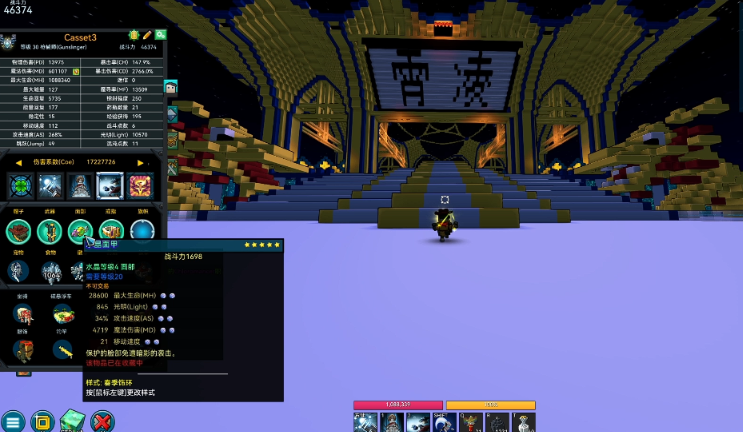Click the yellow square-frame button in bottom bar

(x=42, y=421)
